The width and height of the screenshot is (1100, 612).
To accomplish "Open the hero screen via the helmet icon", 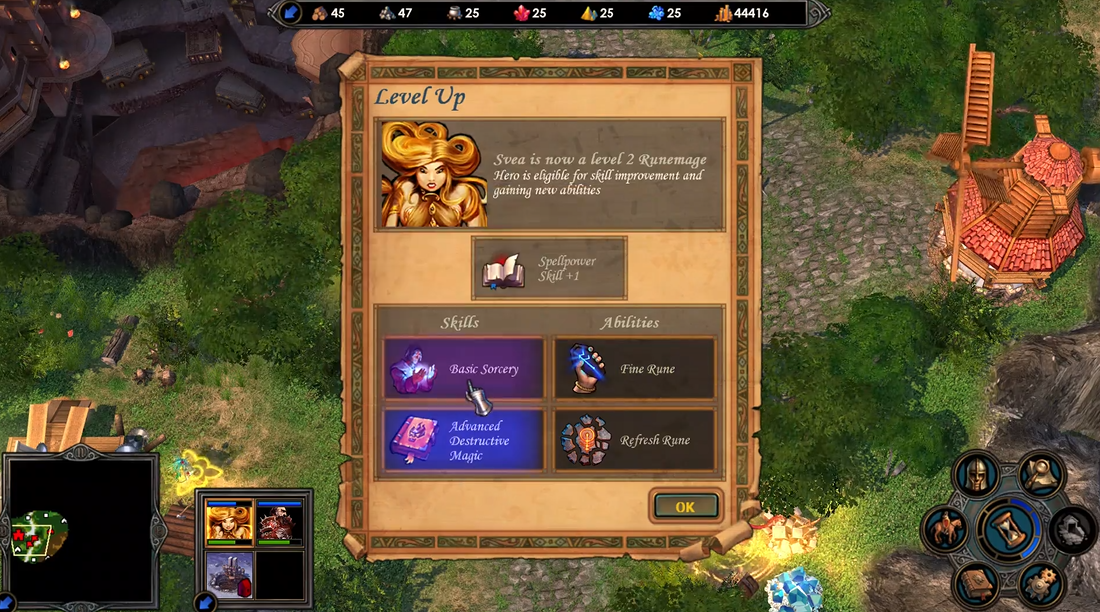I will click(x=976, y=475).
